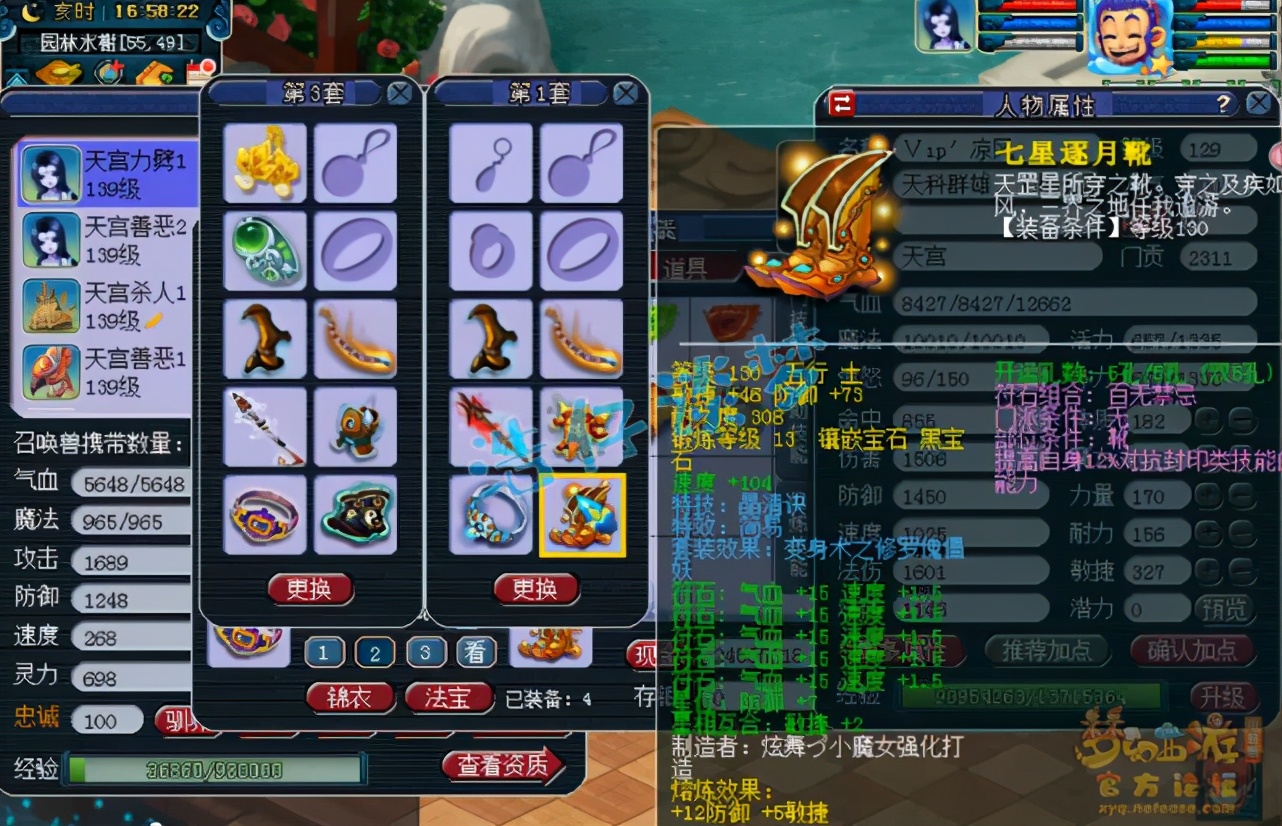Viewport: 1282px width, 826px height.
Task: Expand the red arrow behind the 查看资质 button
Action: click(x=557, y=765)
